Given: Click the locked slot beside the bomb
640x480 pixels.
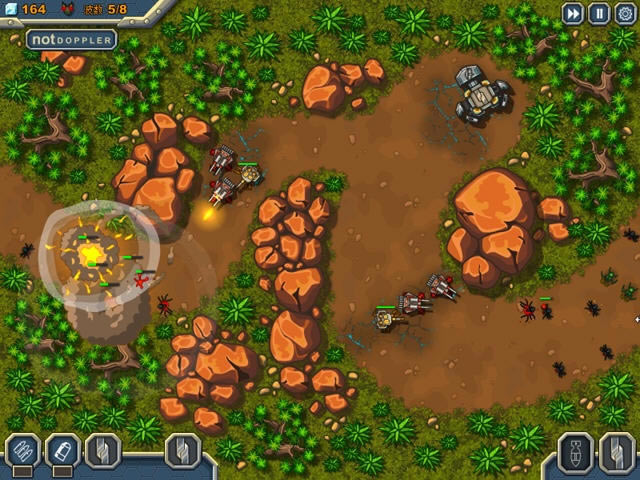Looking at the screenshot, I should [x=617, y=452].
